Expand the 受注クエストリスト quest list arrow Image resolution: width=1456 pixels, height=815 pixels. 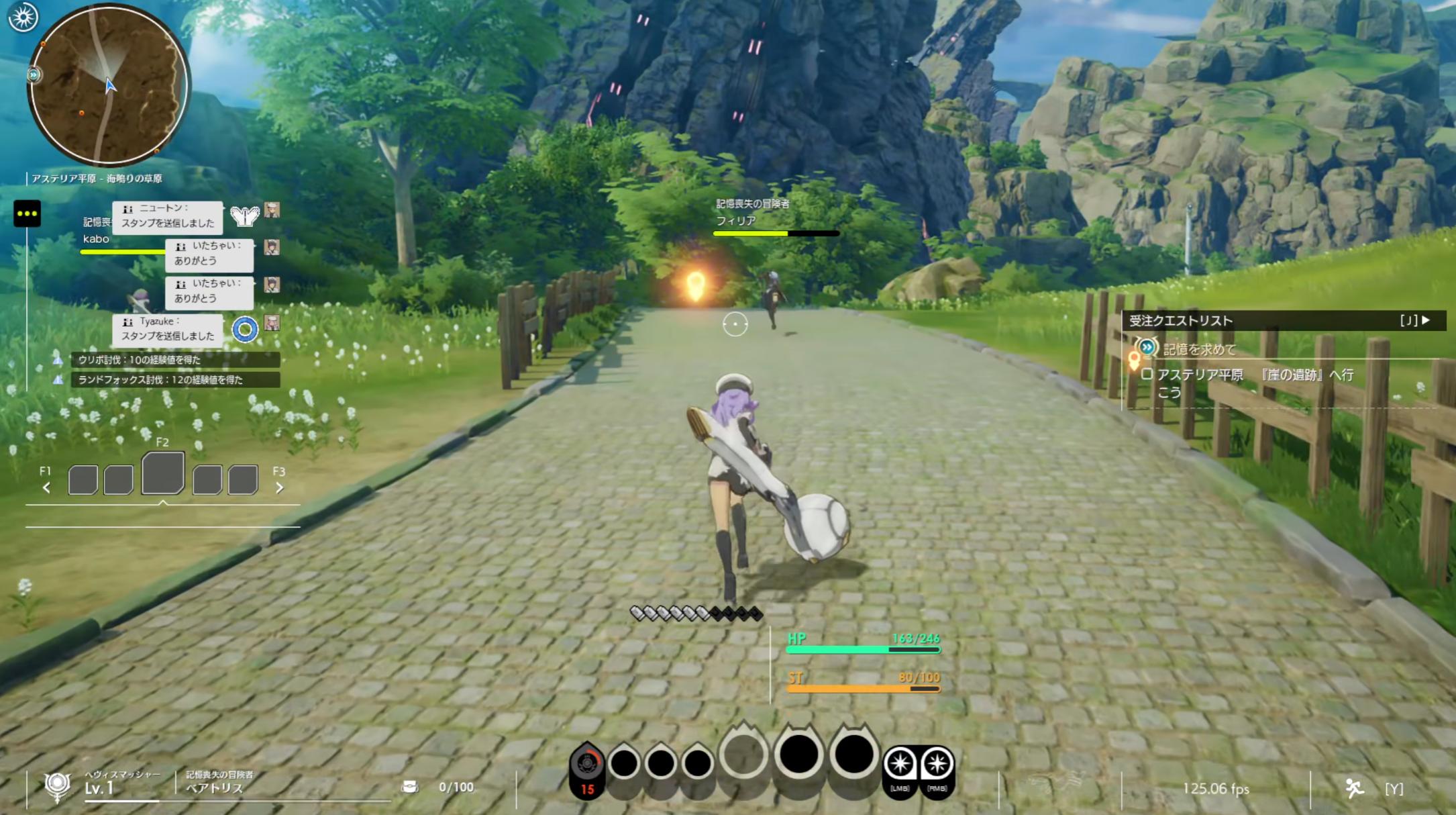pyautogui.click(x=1425, y=320)
